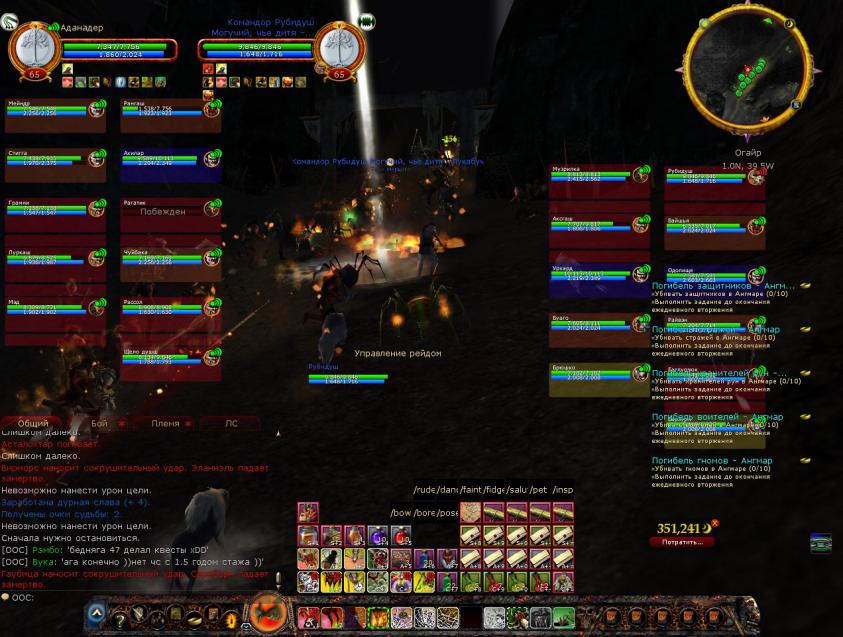The height and width of the screenshot is (637, 843).
Task: Open quest tracker entry Погибель воителей - Ангмар
Action: click(717, 417)
